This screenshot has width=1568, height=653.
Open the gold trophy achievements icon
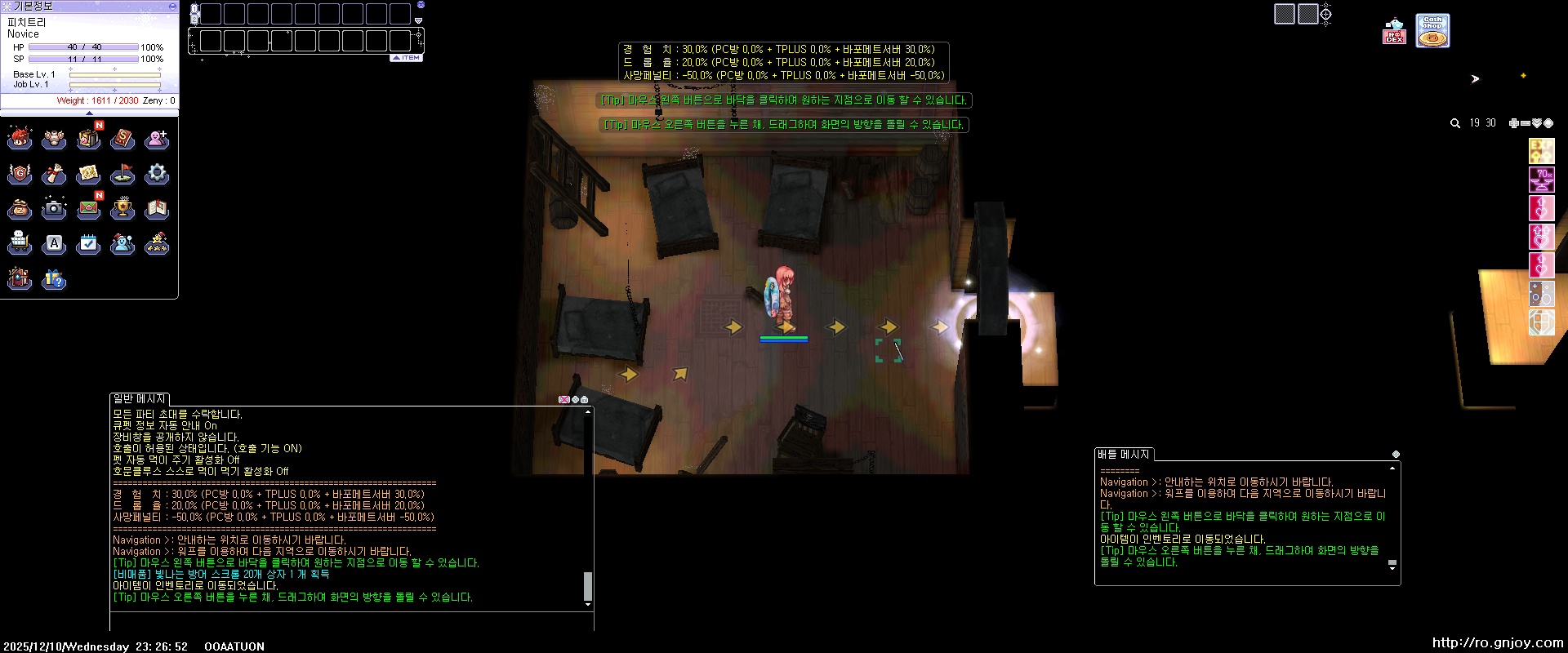click(x=122, y=209)
